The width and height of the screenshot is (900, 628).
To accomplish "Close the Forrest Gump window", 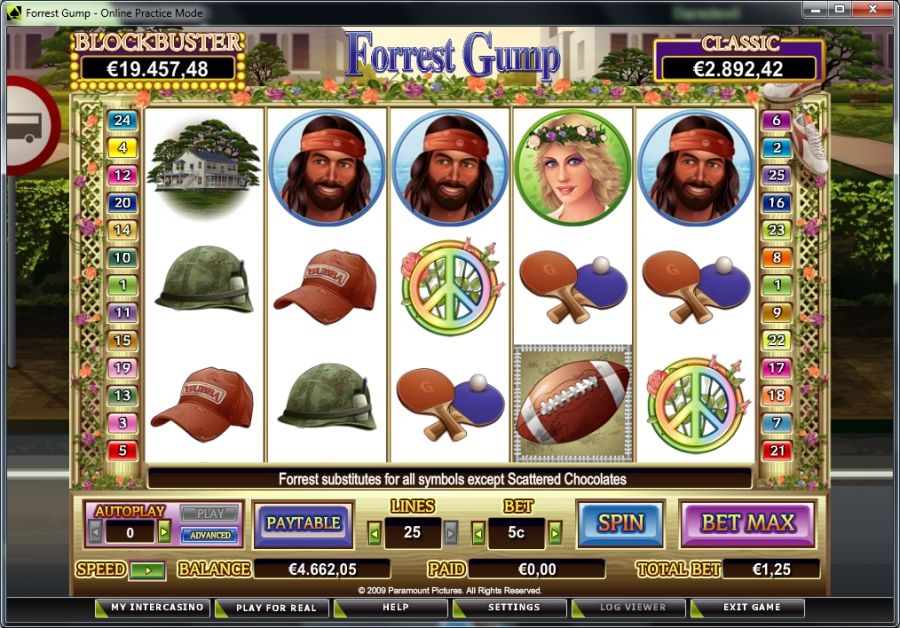I will click(871, 11).
